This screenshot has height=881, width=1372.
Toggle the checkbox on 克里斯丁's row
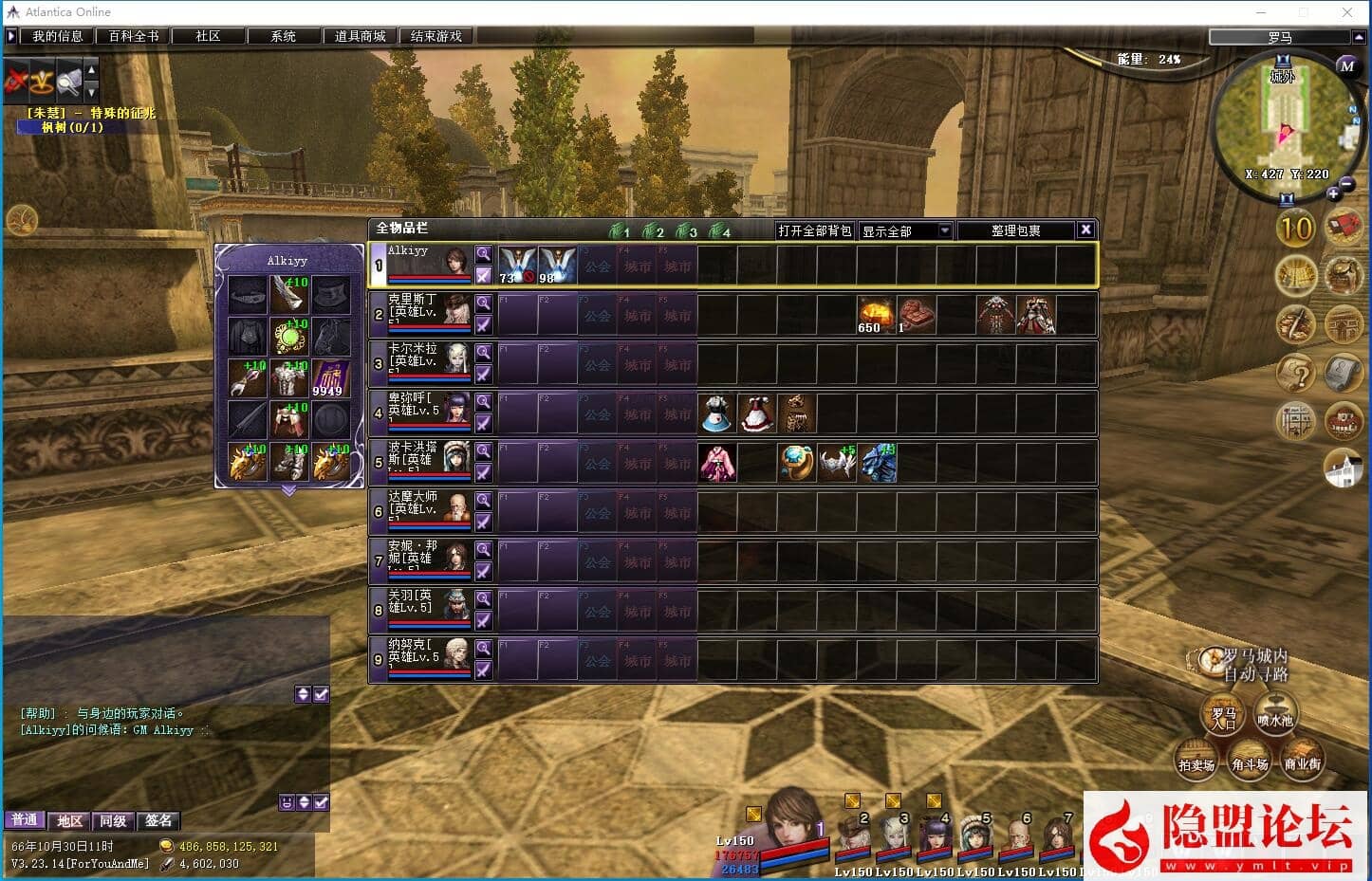click(x=484, y=325)
